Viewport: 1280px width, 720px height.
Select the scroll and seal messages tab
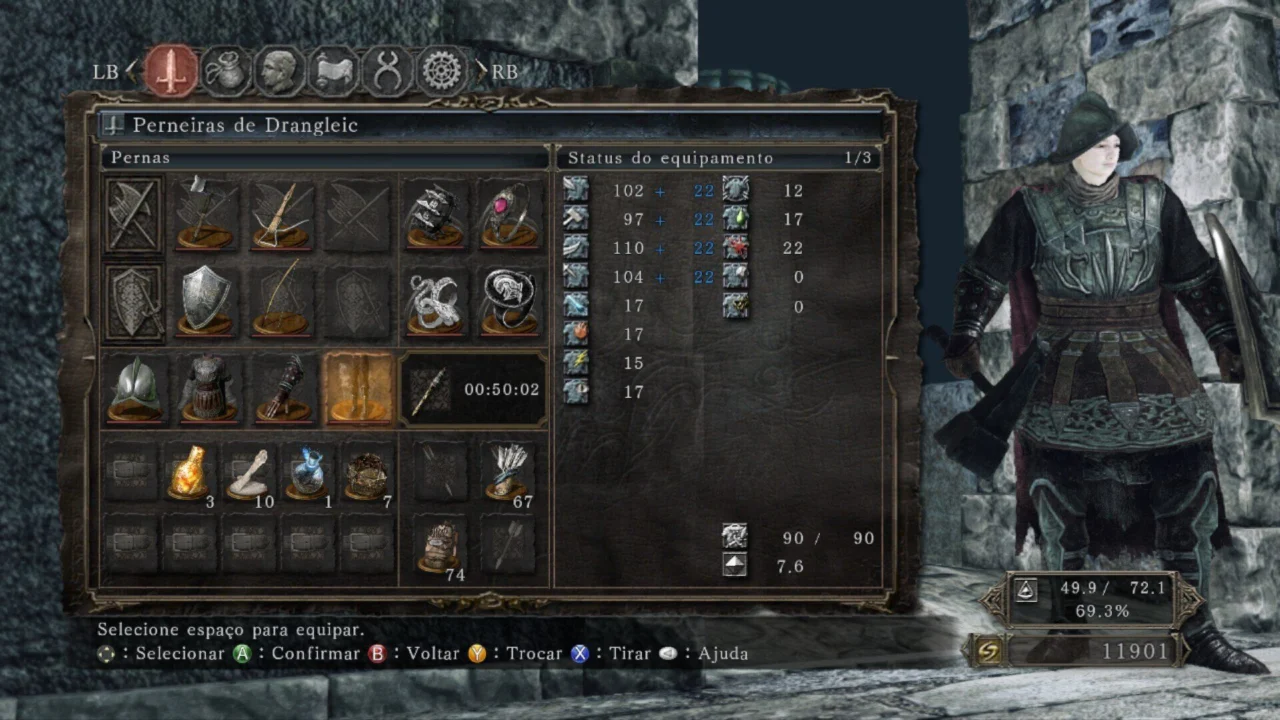click(334, 71)
